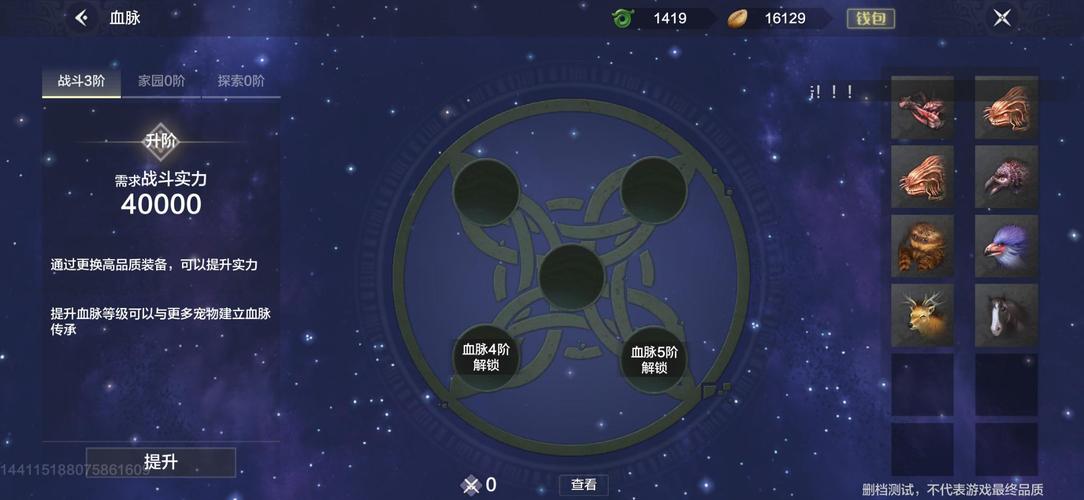1084x500 pixels.
Task: Open the 探索0阶 tab
Action: click(240, 82)
